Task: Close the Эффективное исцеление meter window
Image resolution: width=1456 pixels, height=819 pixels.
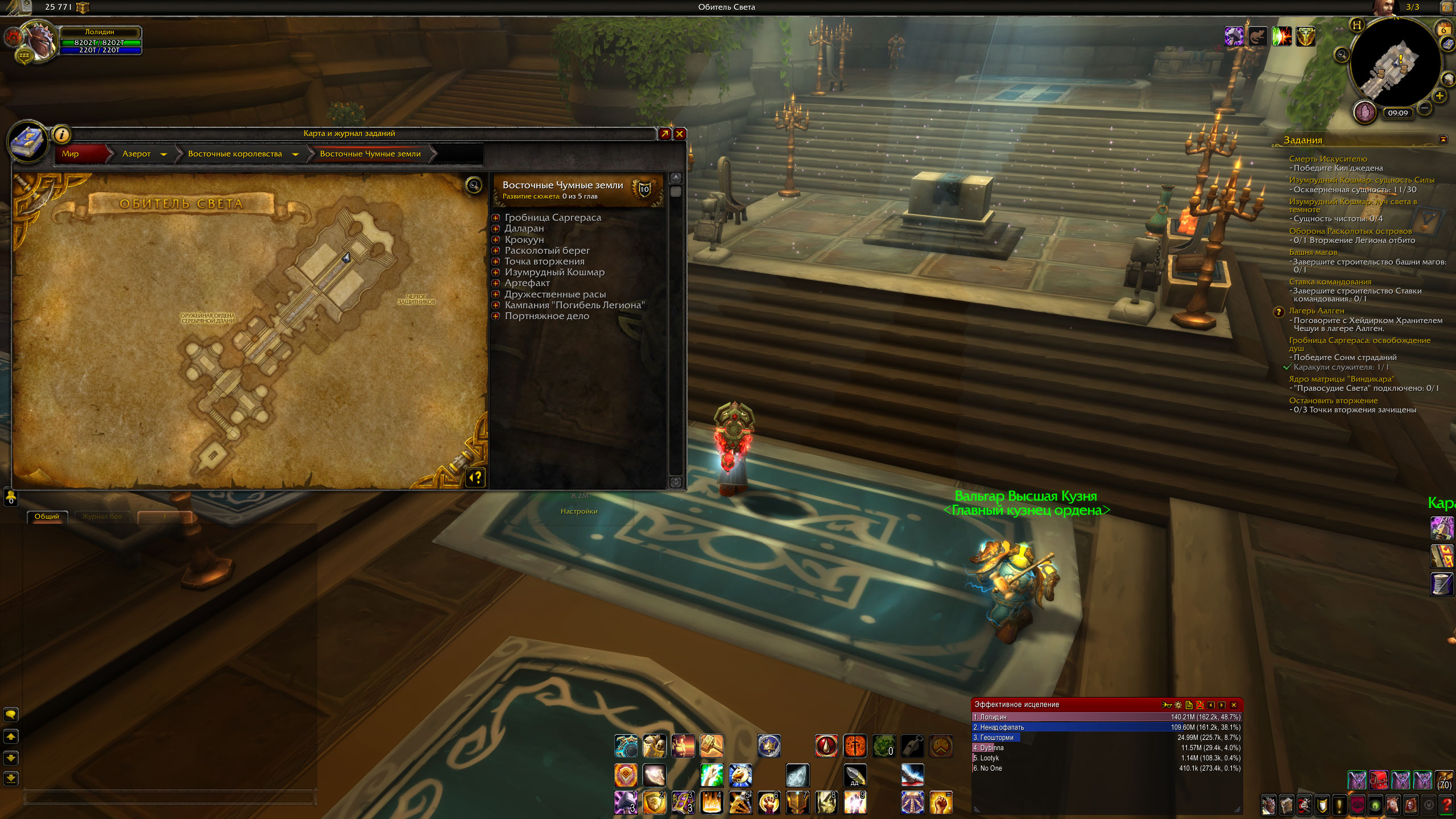Action: point(1234,705)
